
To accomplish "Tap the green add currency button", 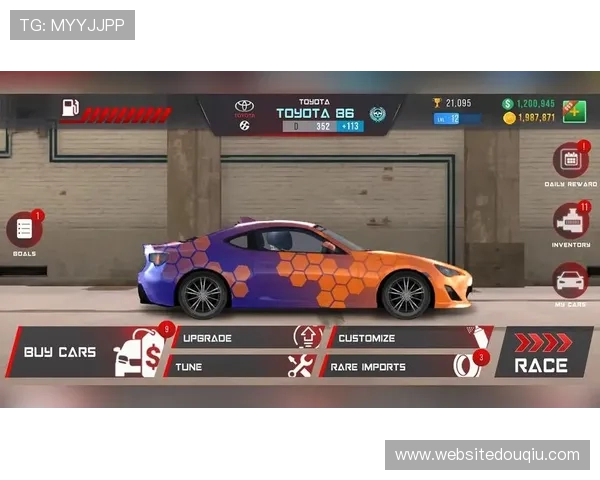I will point(574,110).
